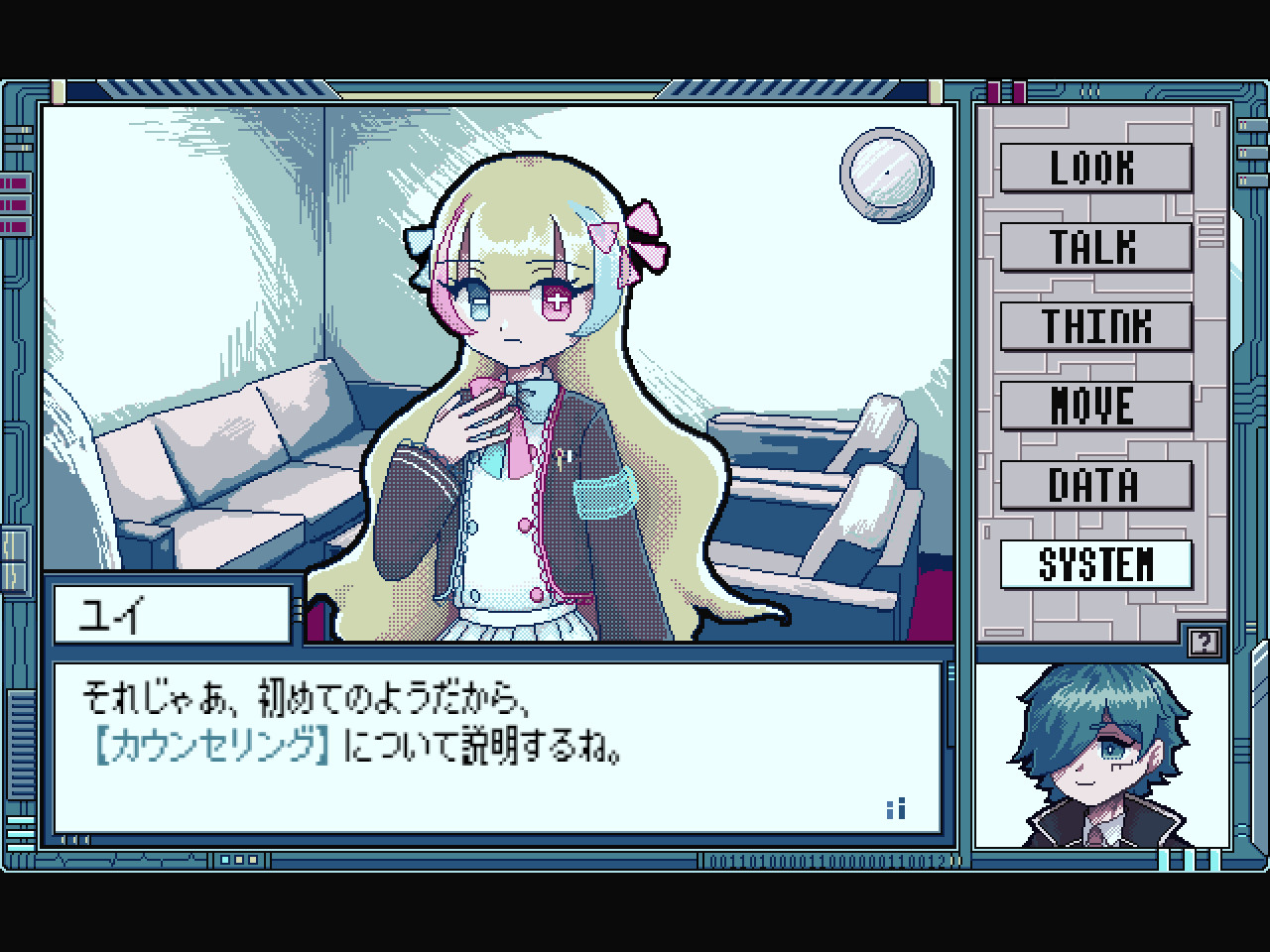Select the THINK command
The height and width of the screenshot is (952, 1270).
[x=1096, y=326]
